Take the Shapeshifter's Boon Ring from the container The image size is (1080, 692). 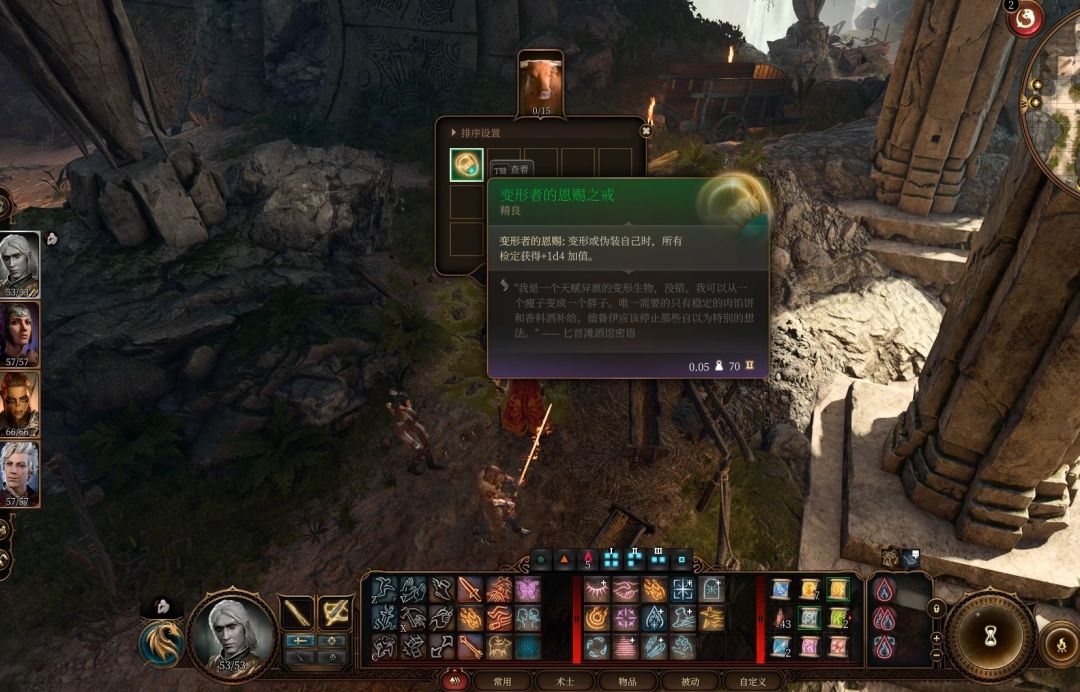pos(466,165)
